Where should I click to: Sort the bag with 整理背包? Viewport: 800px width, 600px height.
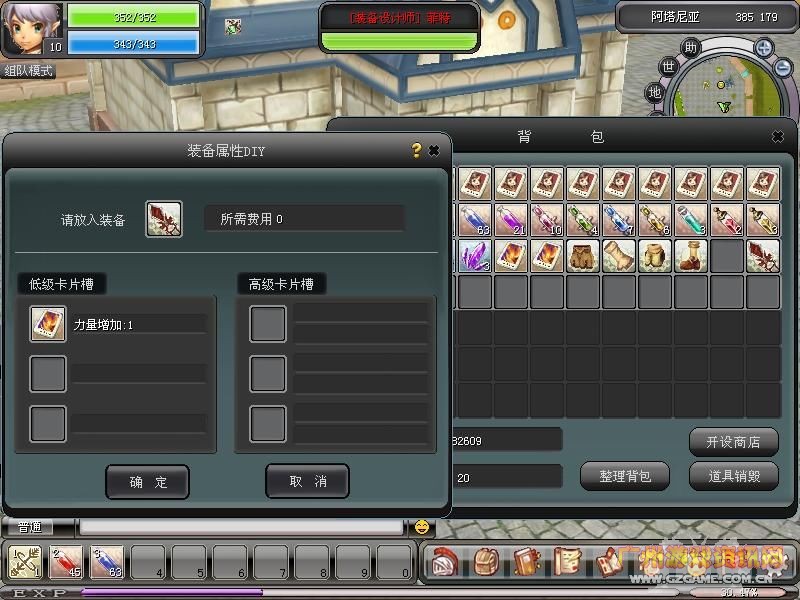click(x=625, y=476)
